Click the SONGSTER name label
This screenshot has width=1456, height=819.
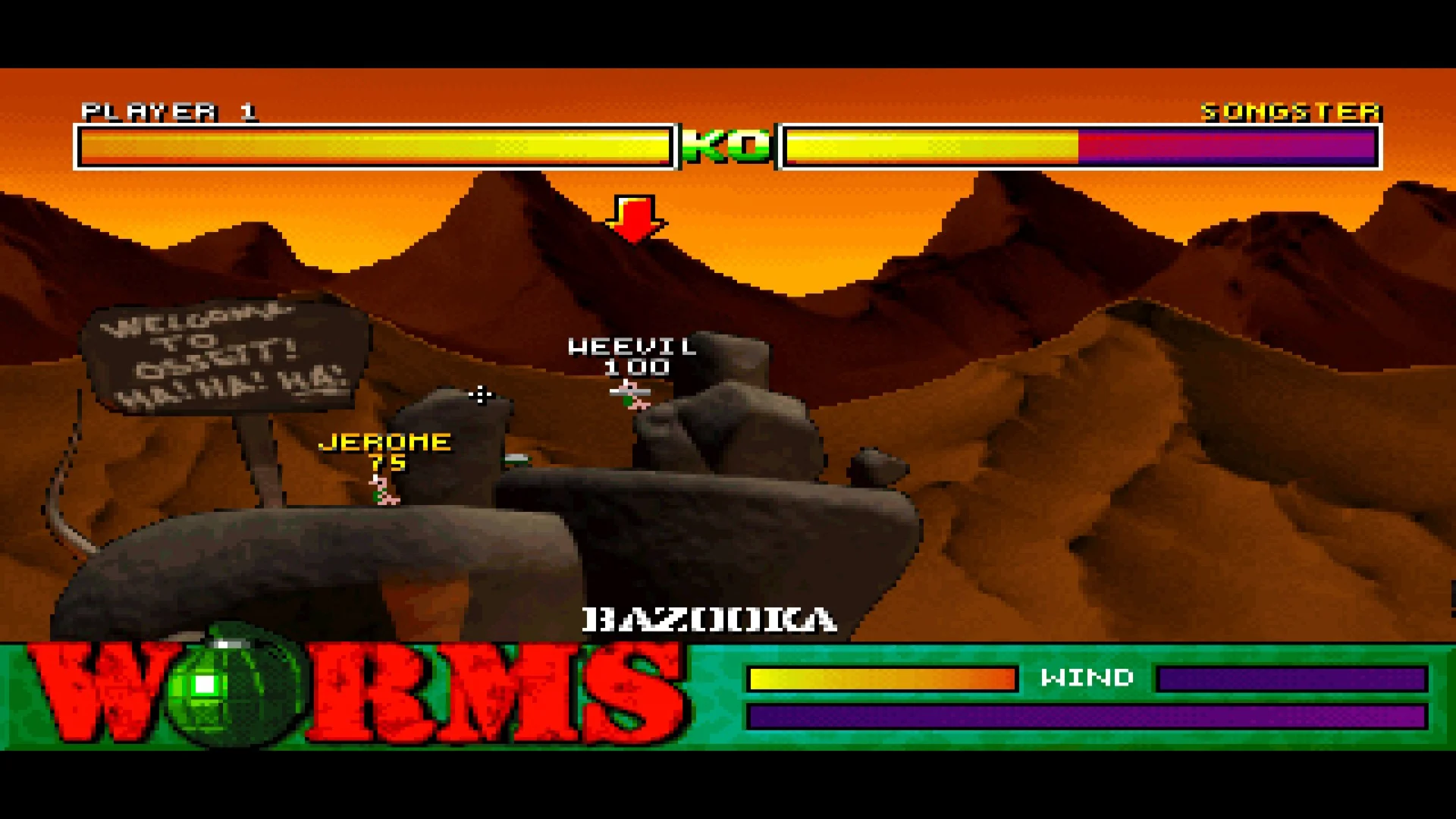click(x=1288, y=112)
